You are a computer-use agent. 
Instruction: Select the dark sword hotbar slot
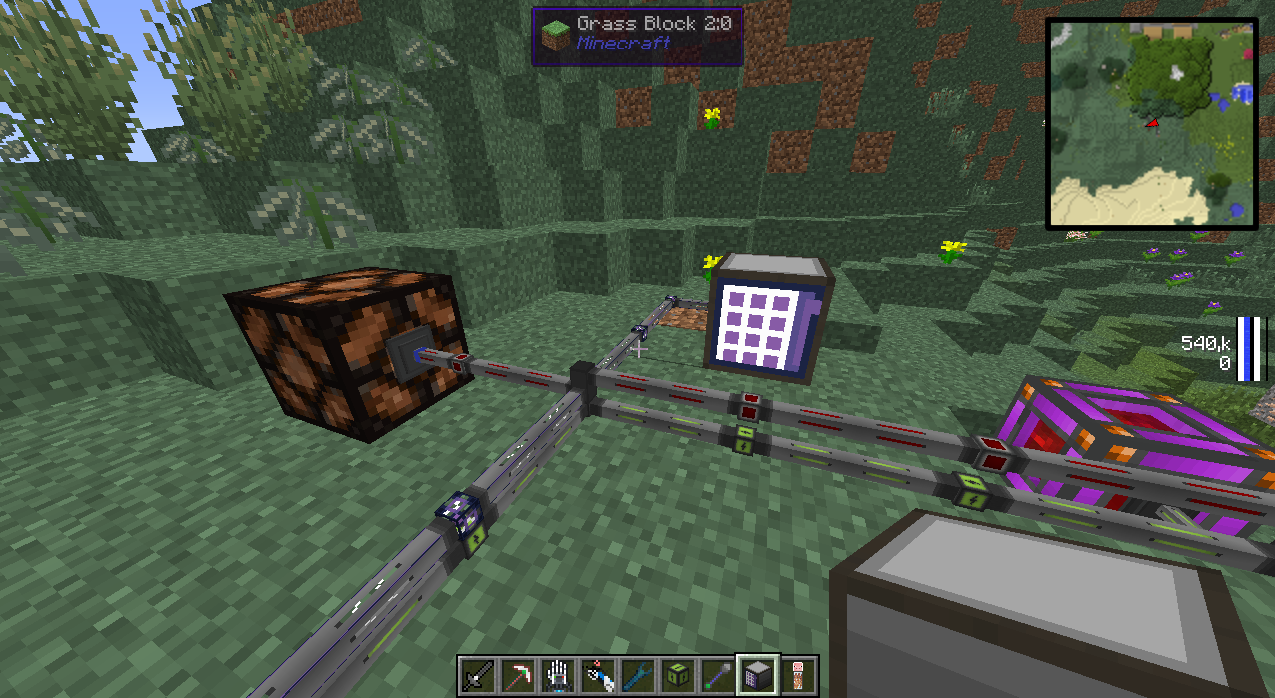click(478, 676)
